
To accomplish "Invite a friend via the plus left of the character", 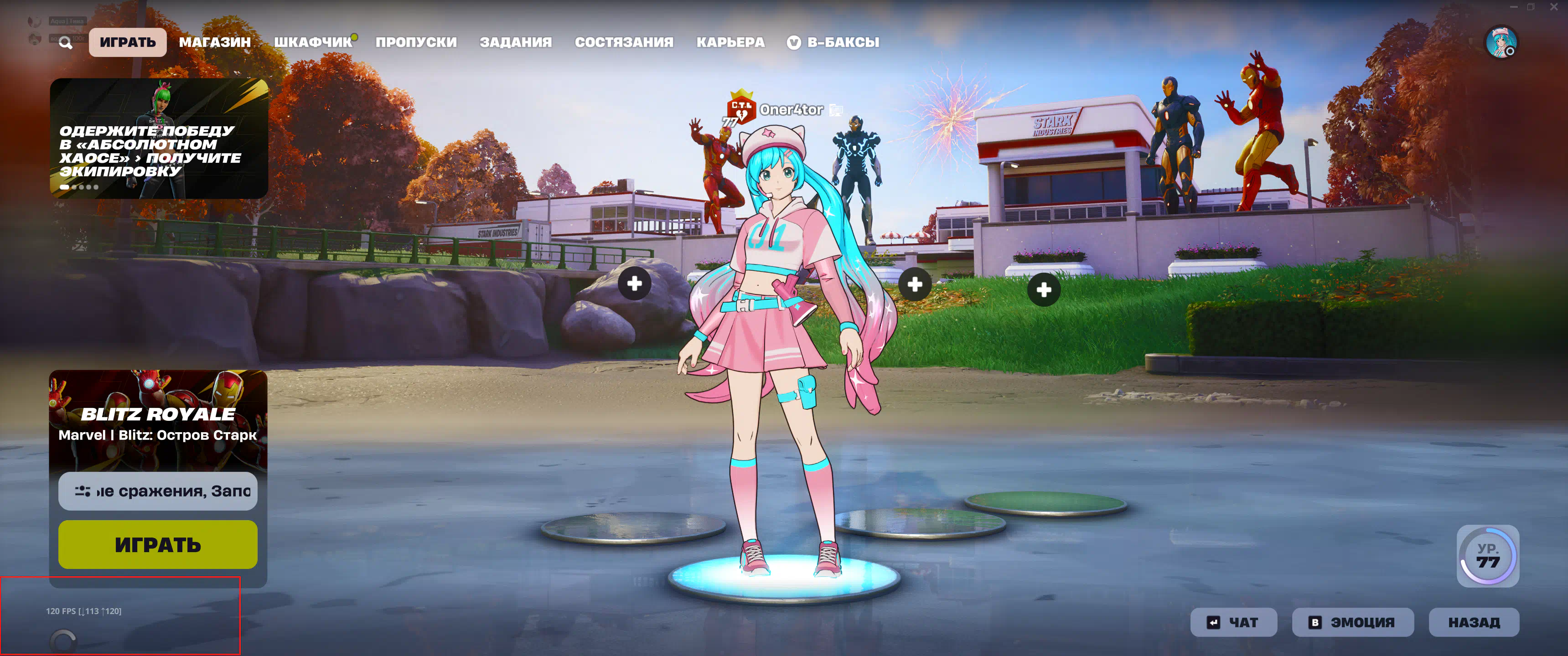I will pos(634,284).
